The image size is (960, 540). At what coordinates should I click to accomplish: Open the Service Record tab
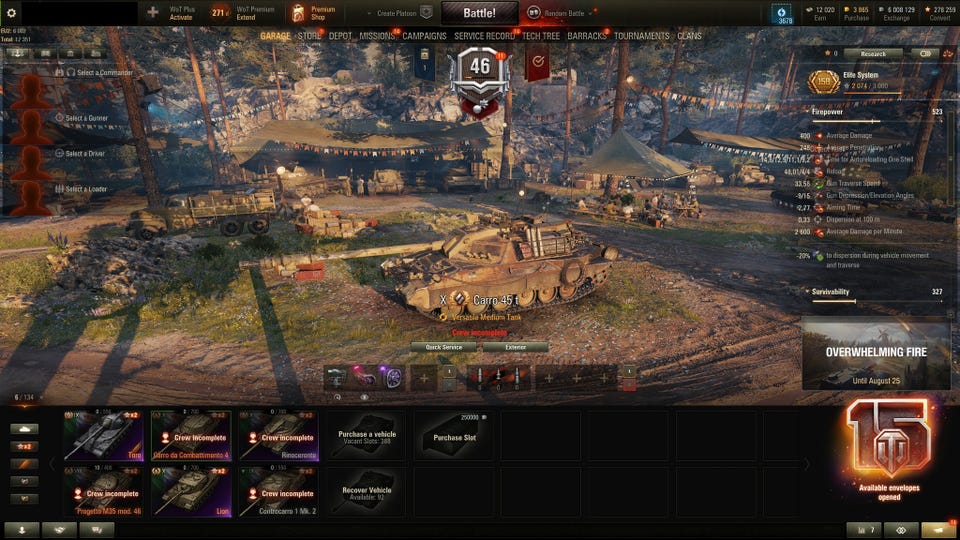[x=484, y=36]
